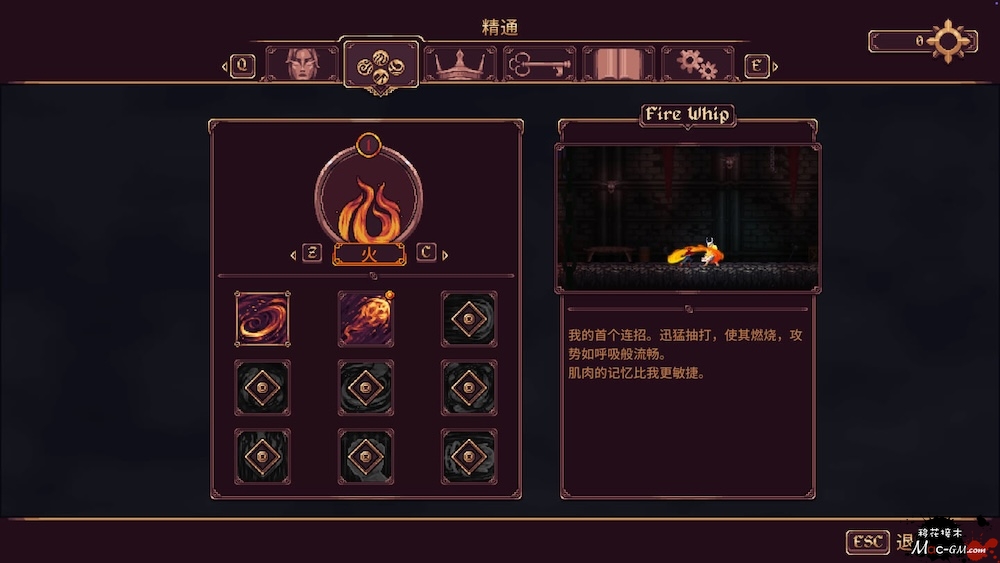The width and height of the screenshot is (1000, 563).
Task: Select the Fire Whip swirl skill
Action: point(263,319)
